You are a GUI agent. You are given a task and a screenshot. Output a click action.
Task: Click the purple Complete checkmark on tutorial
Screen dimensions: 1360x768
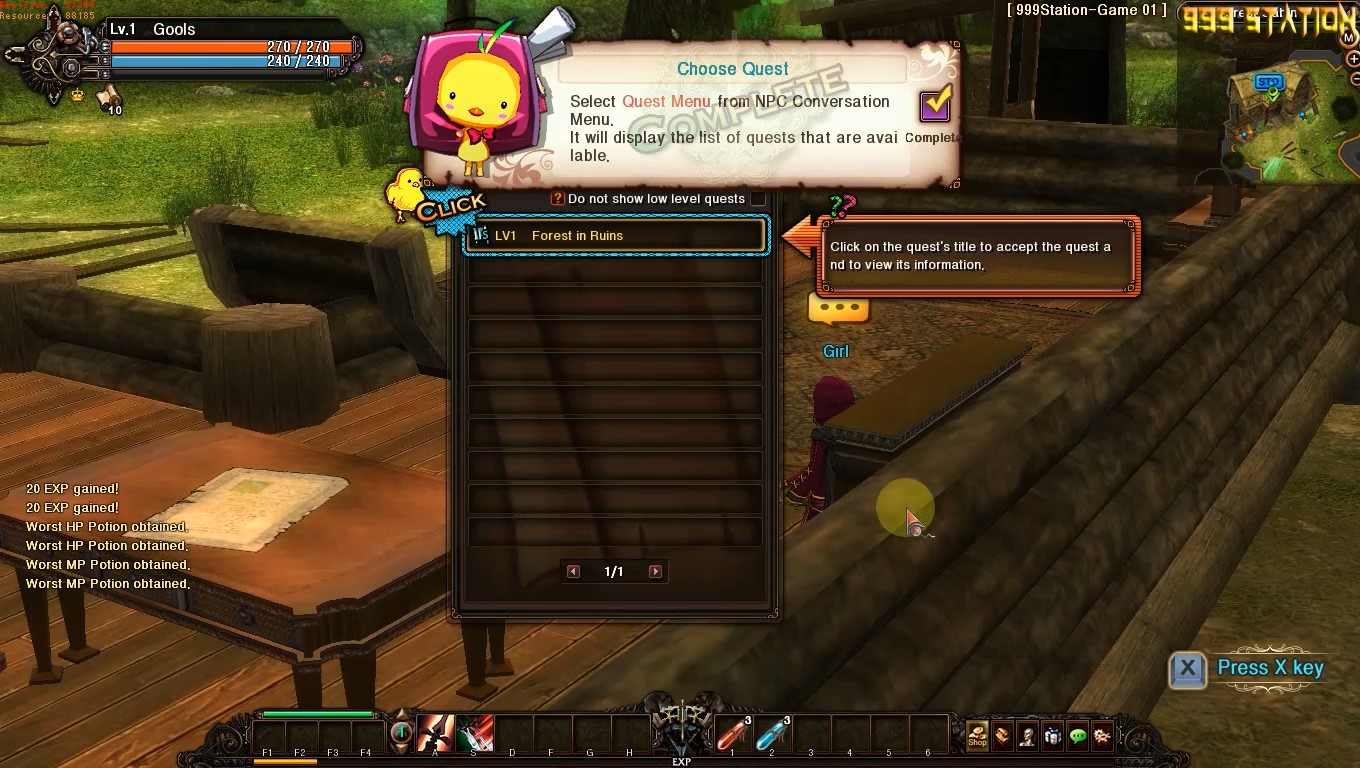pyautogui.click(x=935, y=104)
